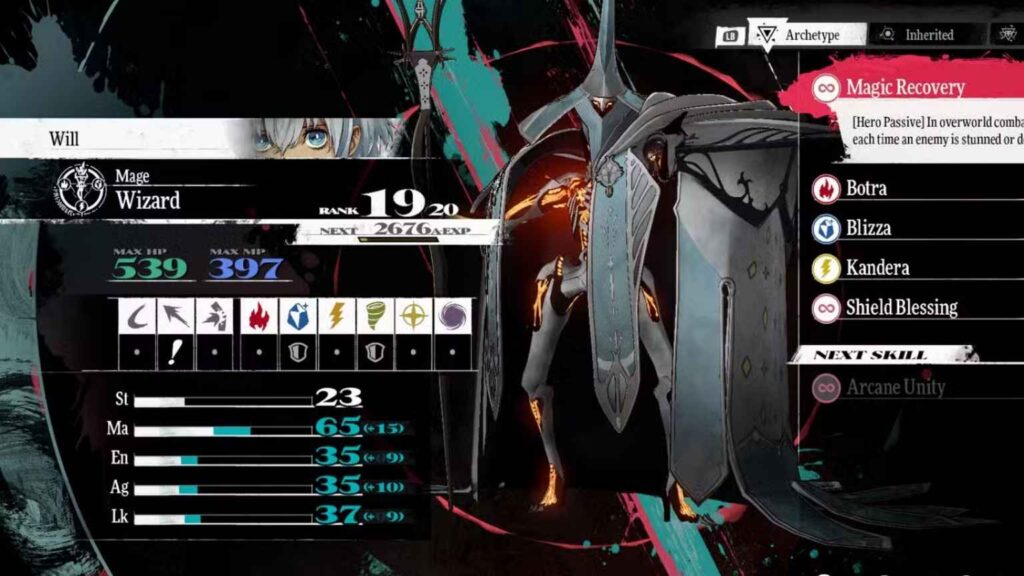Viewport: 1024px width, 576px height.
Task: Click the Mage Wizard archetype emblem
Action: click(80, 190)
